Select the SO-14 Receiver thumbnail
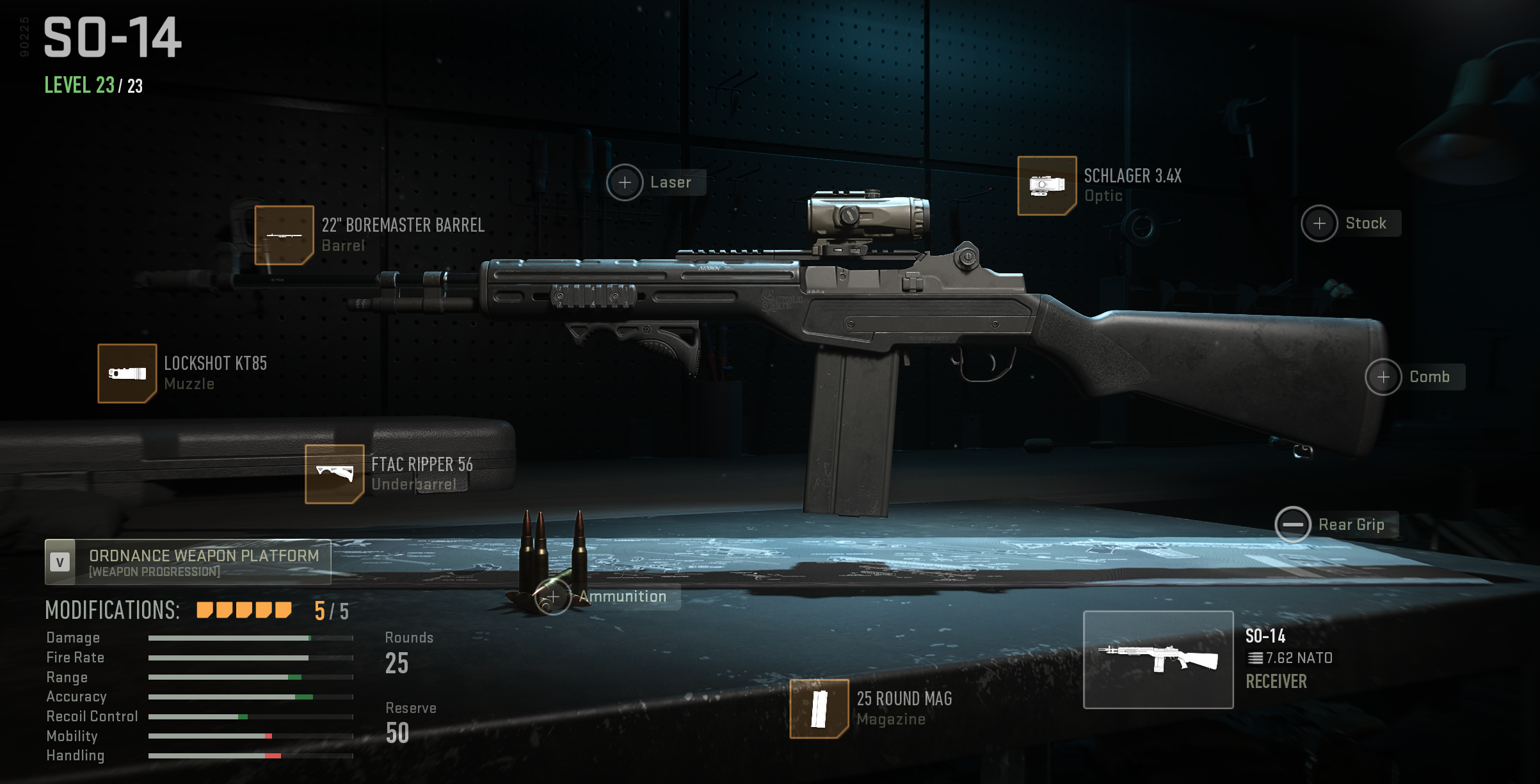The height and width of the screenshot is (784, 1540). (1158, 659)
